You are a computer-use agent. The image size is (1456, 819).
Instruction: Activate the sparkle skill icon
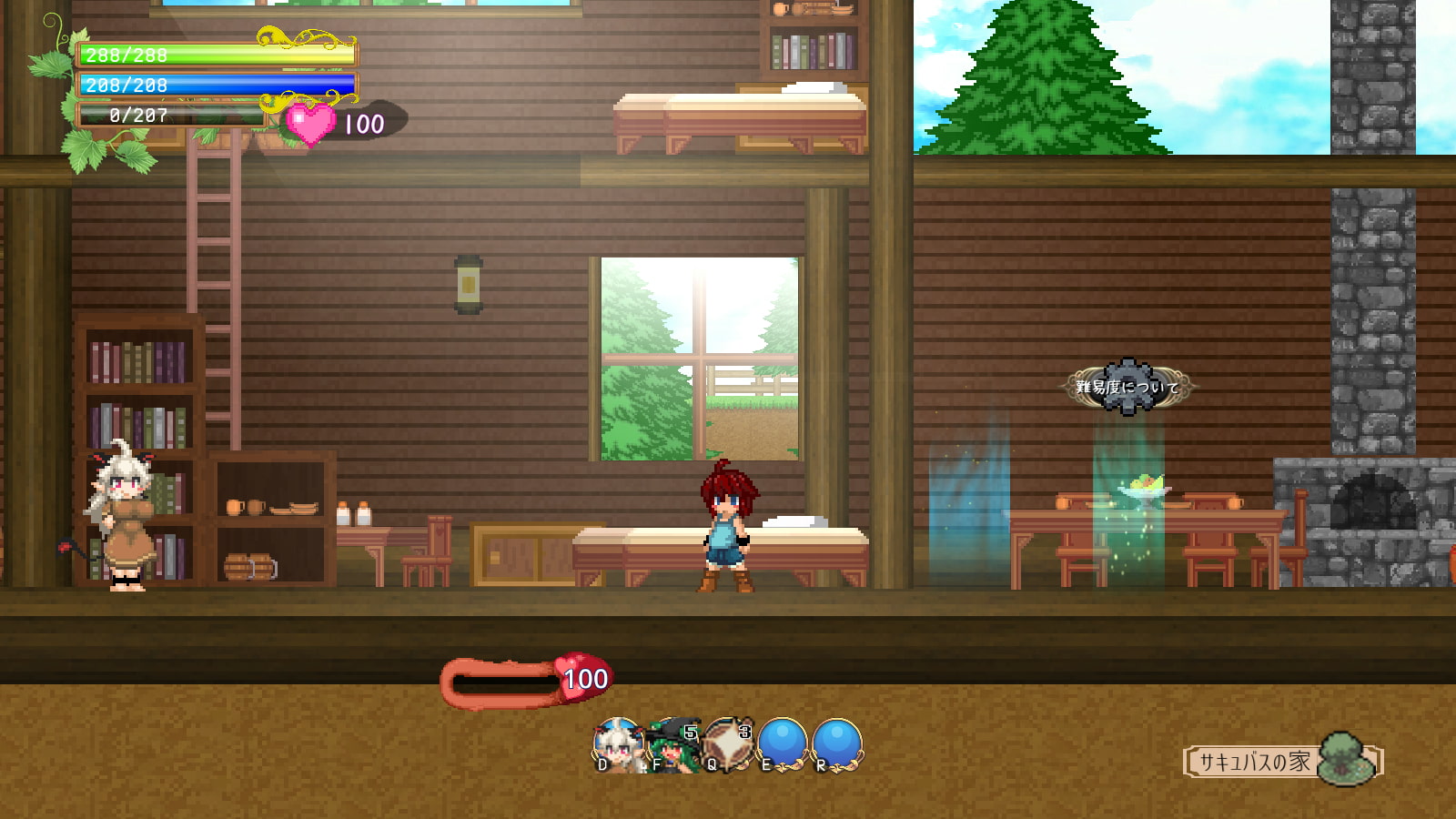(x=727, y=743)
